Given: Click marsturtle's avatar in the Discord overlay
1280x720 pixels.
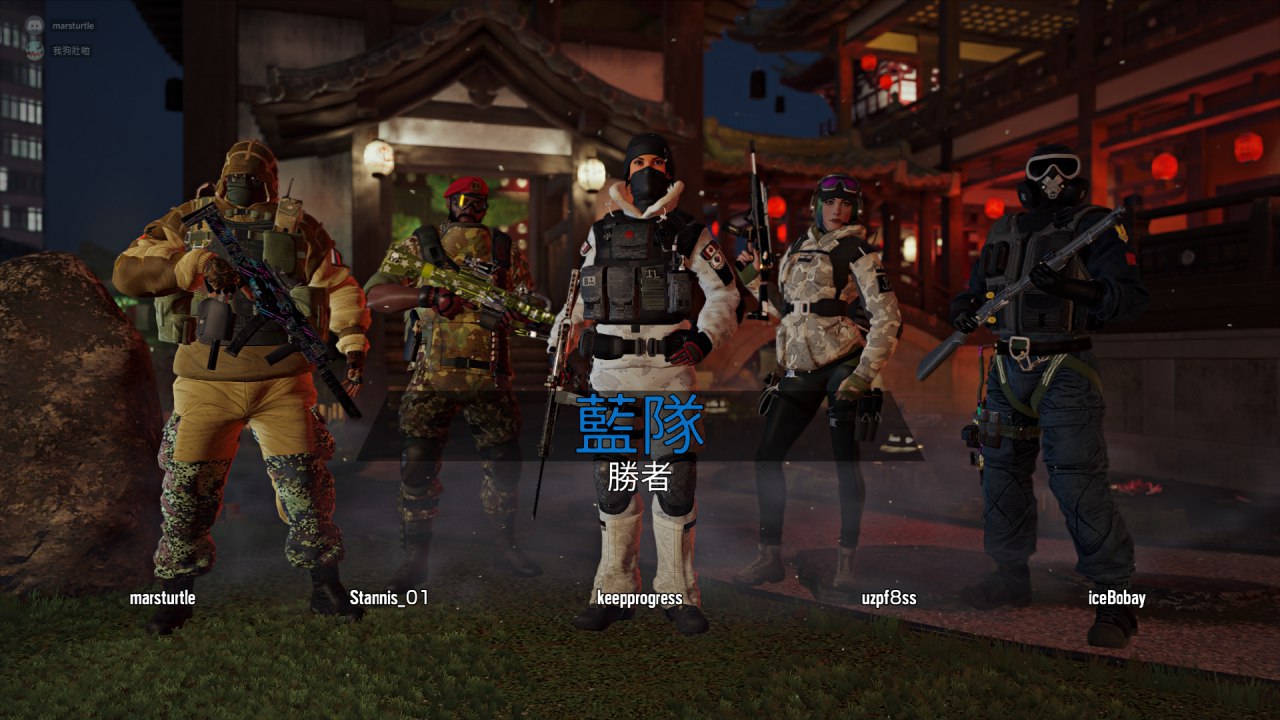Looking at the screenshot, I should (35, 26).
